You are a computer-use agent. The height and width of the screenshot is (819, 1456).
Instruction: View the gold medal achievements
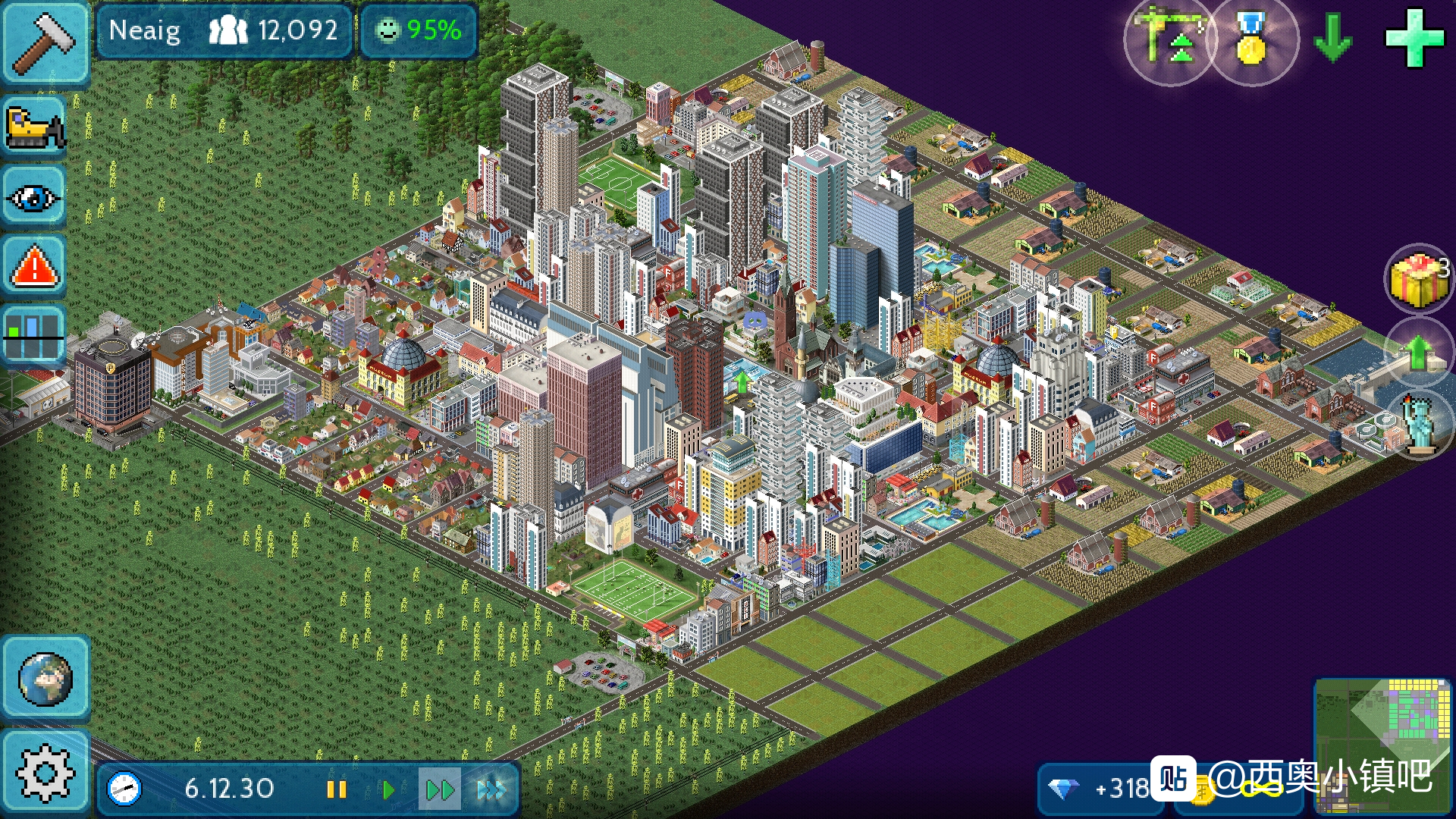1251,39
